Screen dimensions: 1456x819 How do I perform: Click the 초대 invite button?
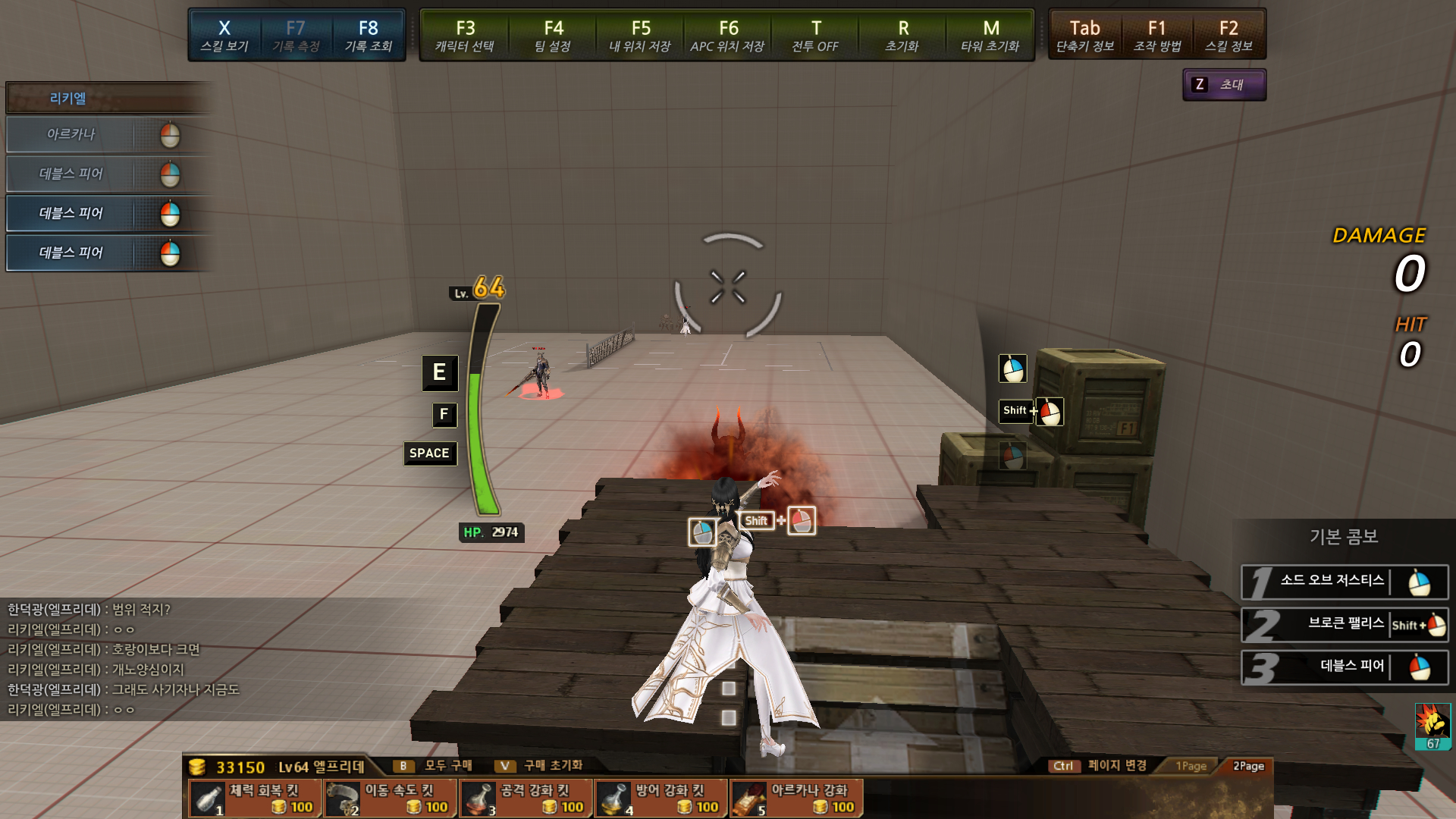[x=1224, y=85]
